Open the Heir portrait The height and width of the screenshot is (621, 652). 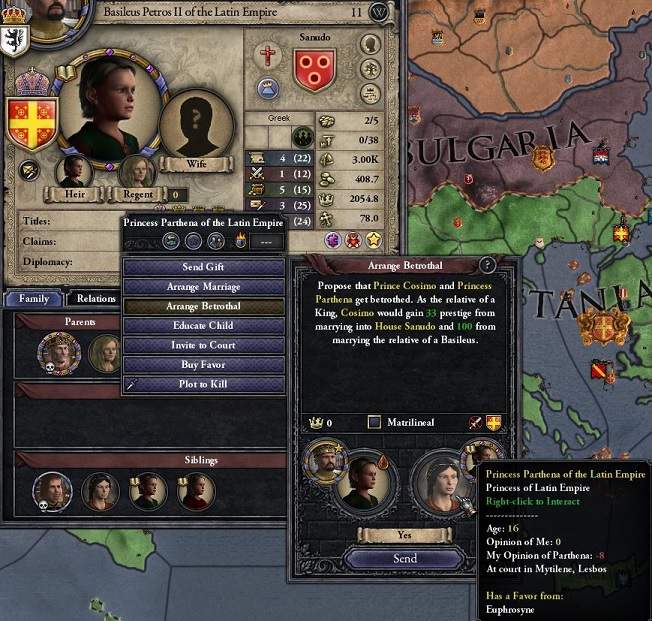[x=73, y=170]
